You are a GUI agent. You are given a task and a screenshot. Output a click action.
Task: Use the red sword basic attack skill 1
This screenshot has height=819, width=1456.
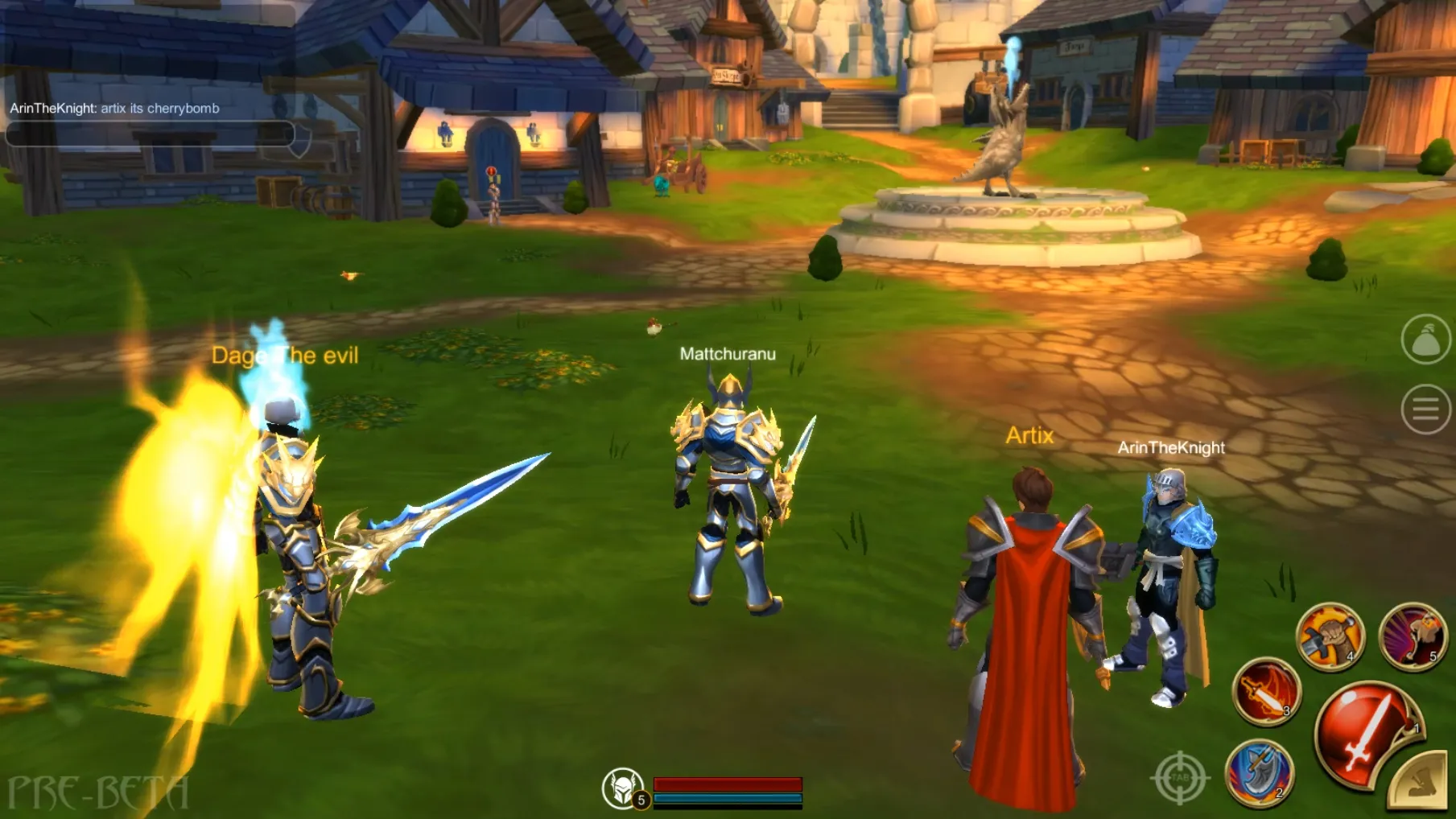point(1368,728)
